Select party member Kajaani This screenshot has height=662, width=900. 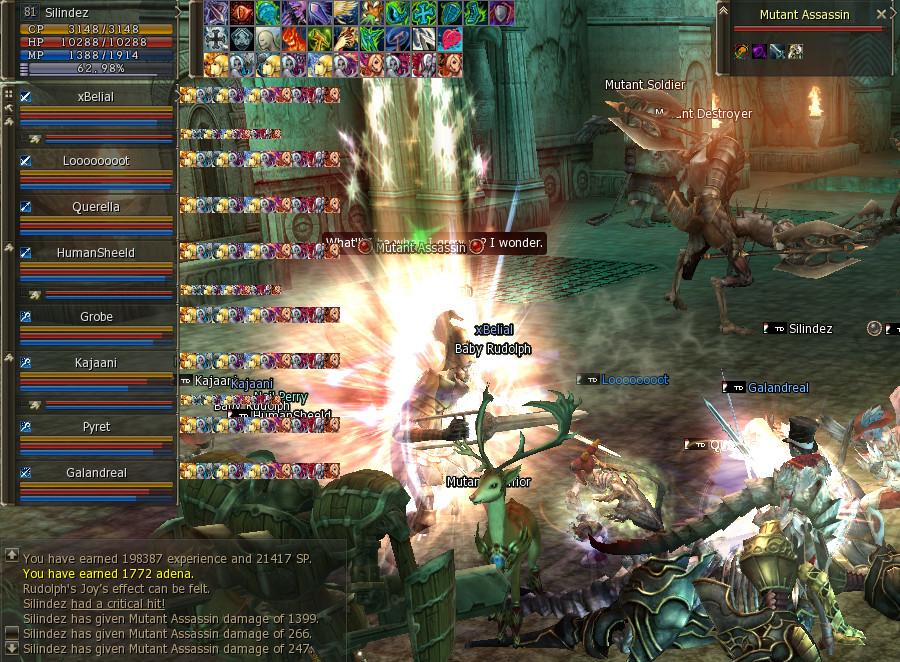[x=96, y=363]
